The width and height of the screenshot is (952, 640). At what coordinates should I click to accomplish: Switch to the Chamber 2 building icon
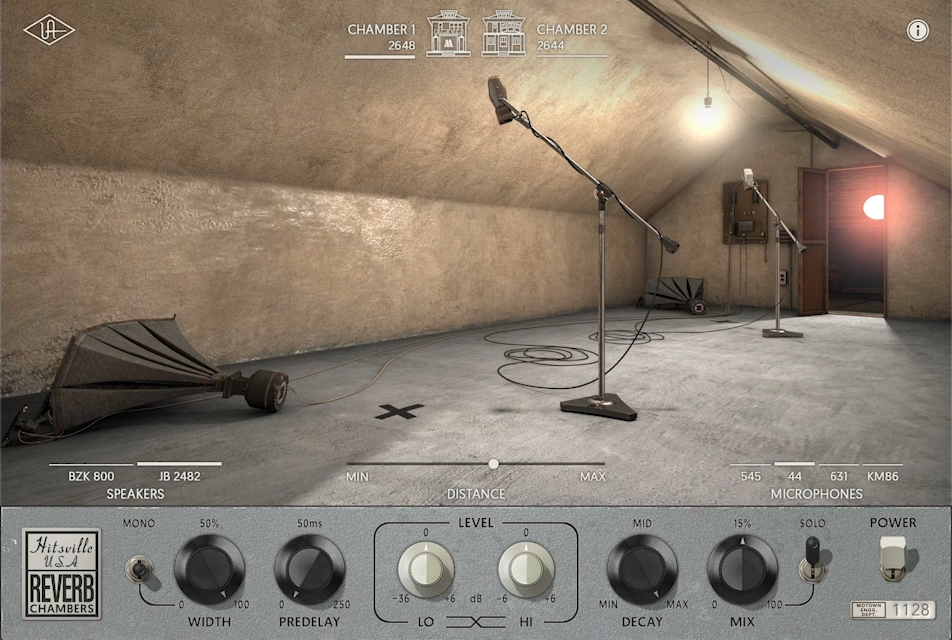(503, 34)
